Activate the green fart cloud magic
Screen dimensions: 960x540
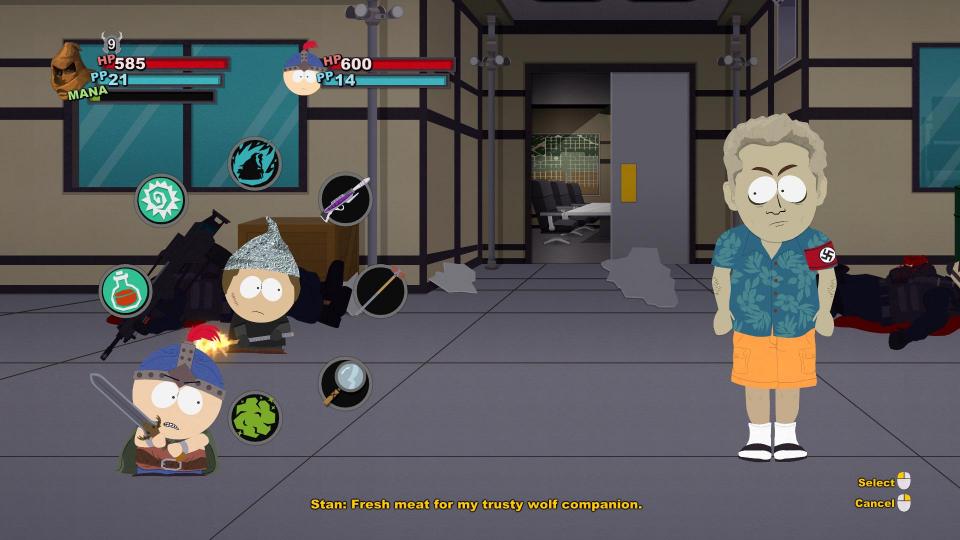point(254,417)
